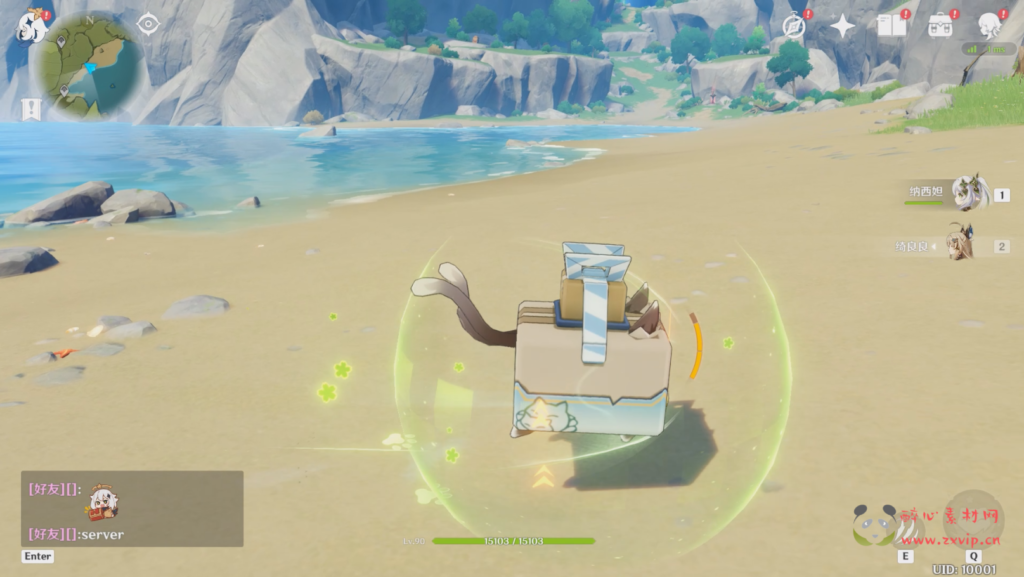Open the backpack inventory

click(940, 26)
